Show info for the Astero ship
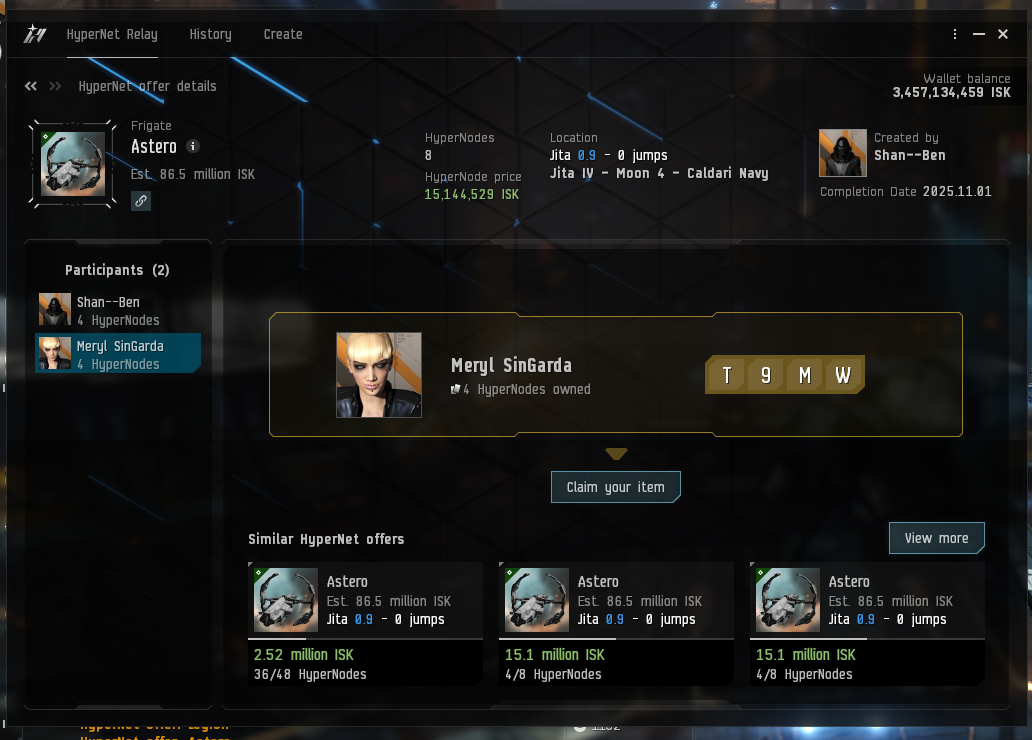 (193, 146)
